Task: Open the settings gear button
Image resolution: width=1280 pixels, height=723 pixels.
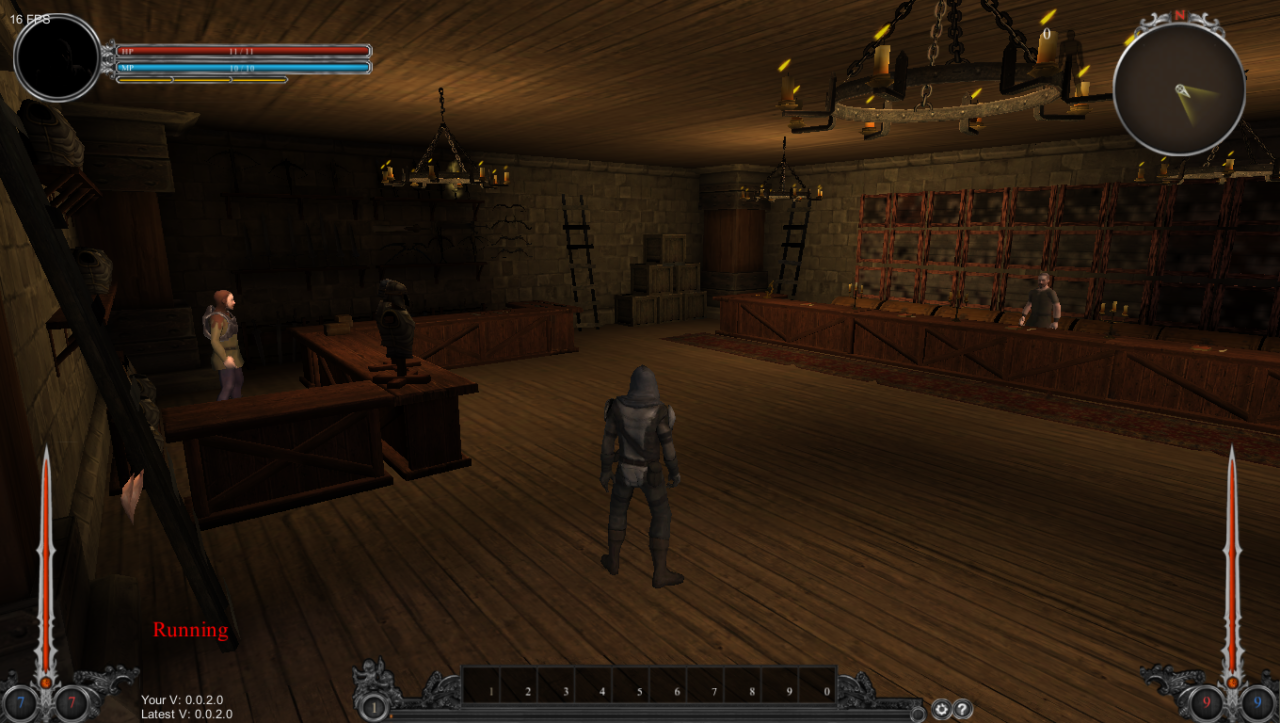Action: pos(941,709)
